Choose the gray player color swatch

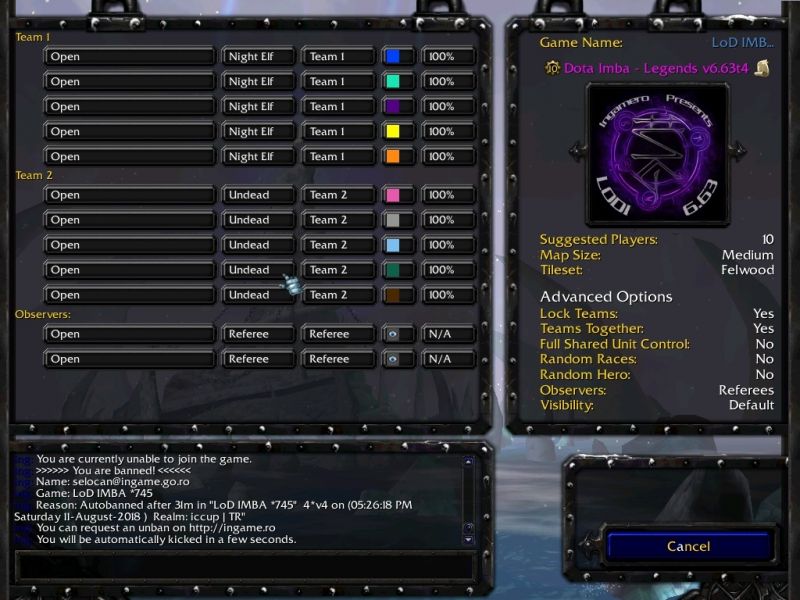click(397, 220)
